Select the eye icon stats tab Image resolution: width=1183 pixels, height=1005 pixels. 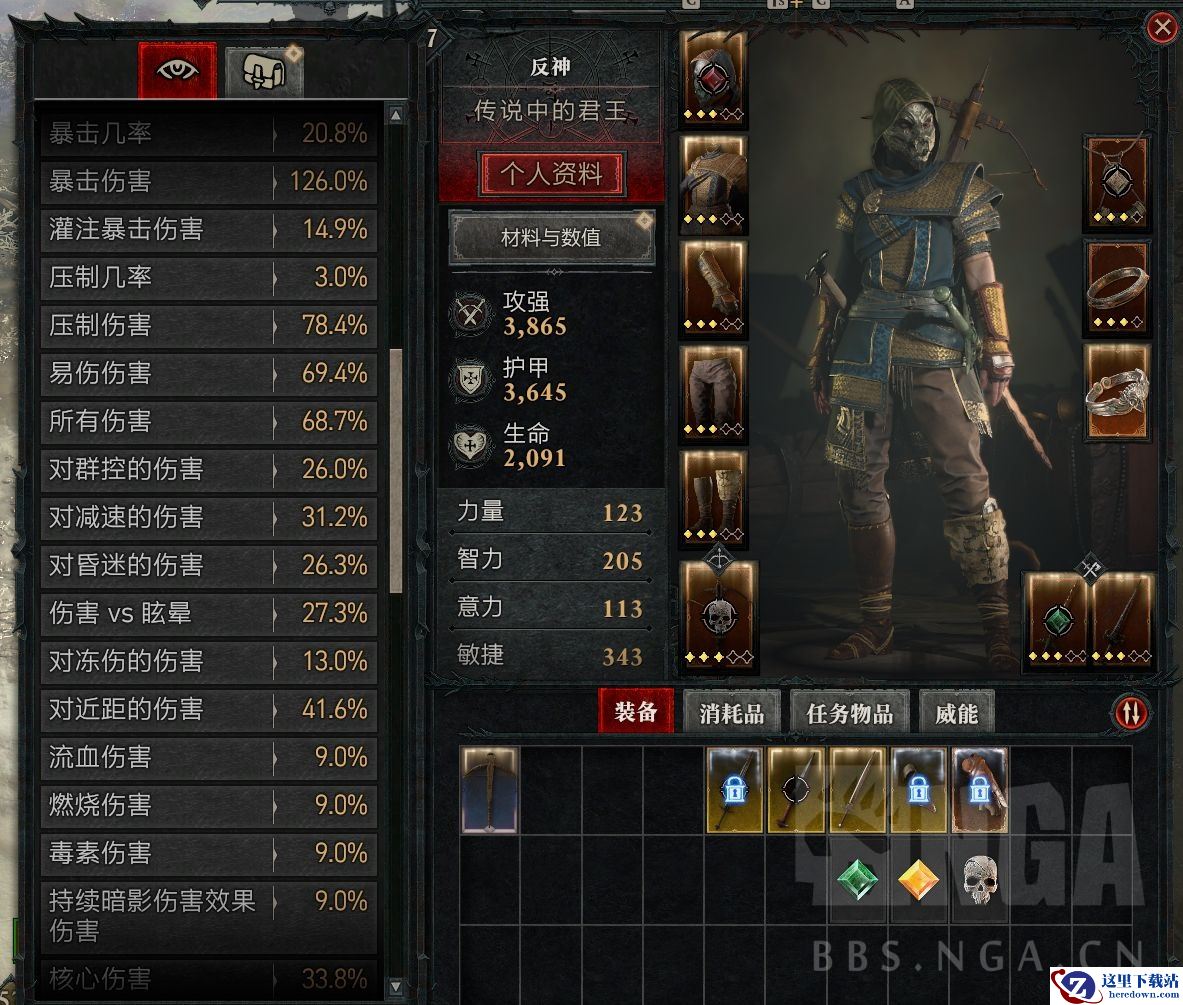coord(178,70)
